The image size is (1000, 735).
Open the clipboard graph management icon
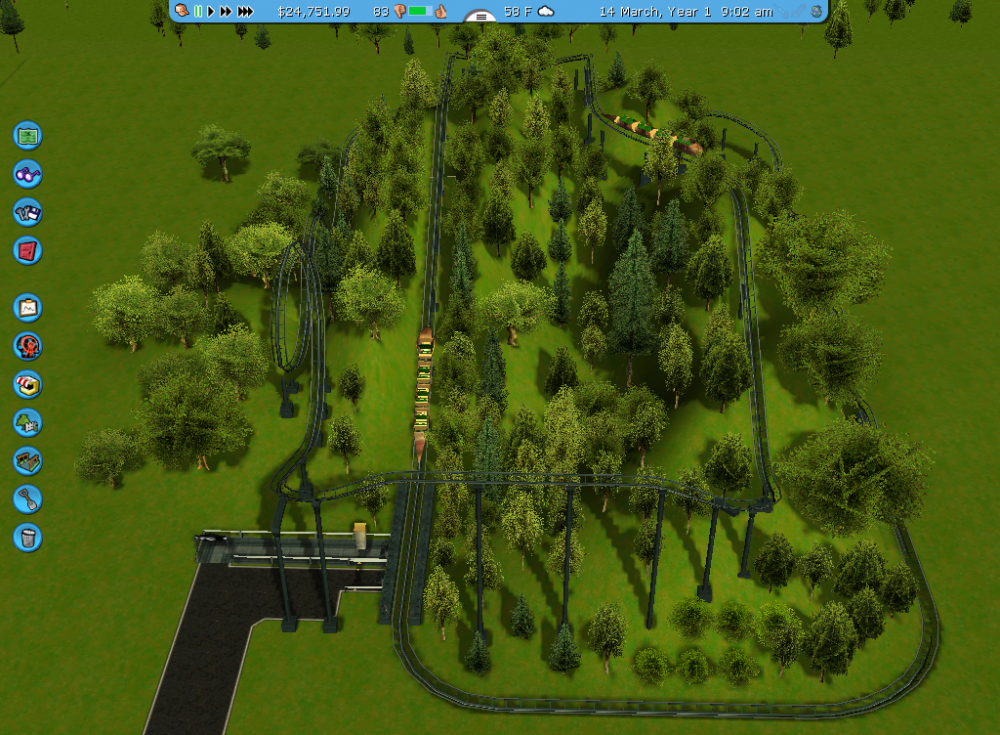[27, 307]
